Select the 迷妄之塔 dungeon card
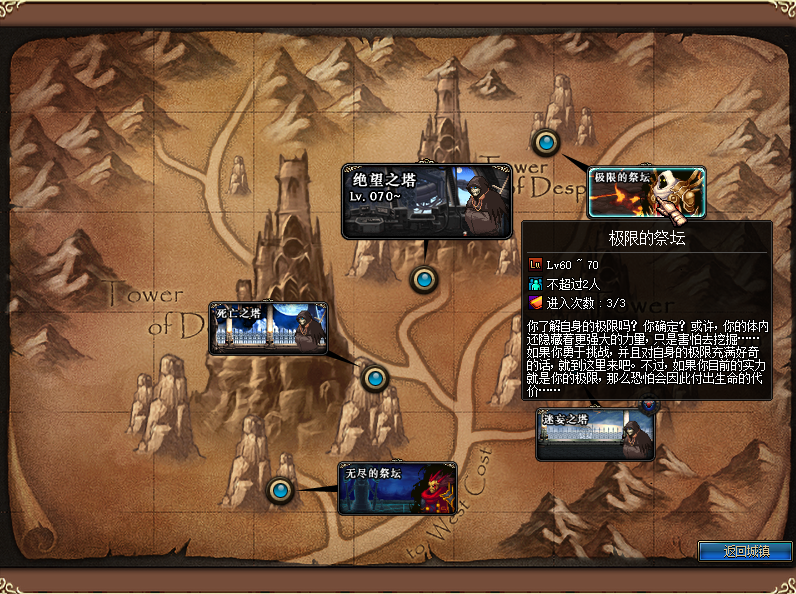This screenshot has width=796, height=594. [595, 433]
